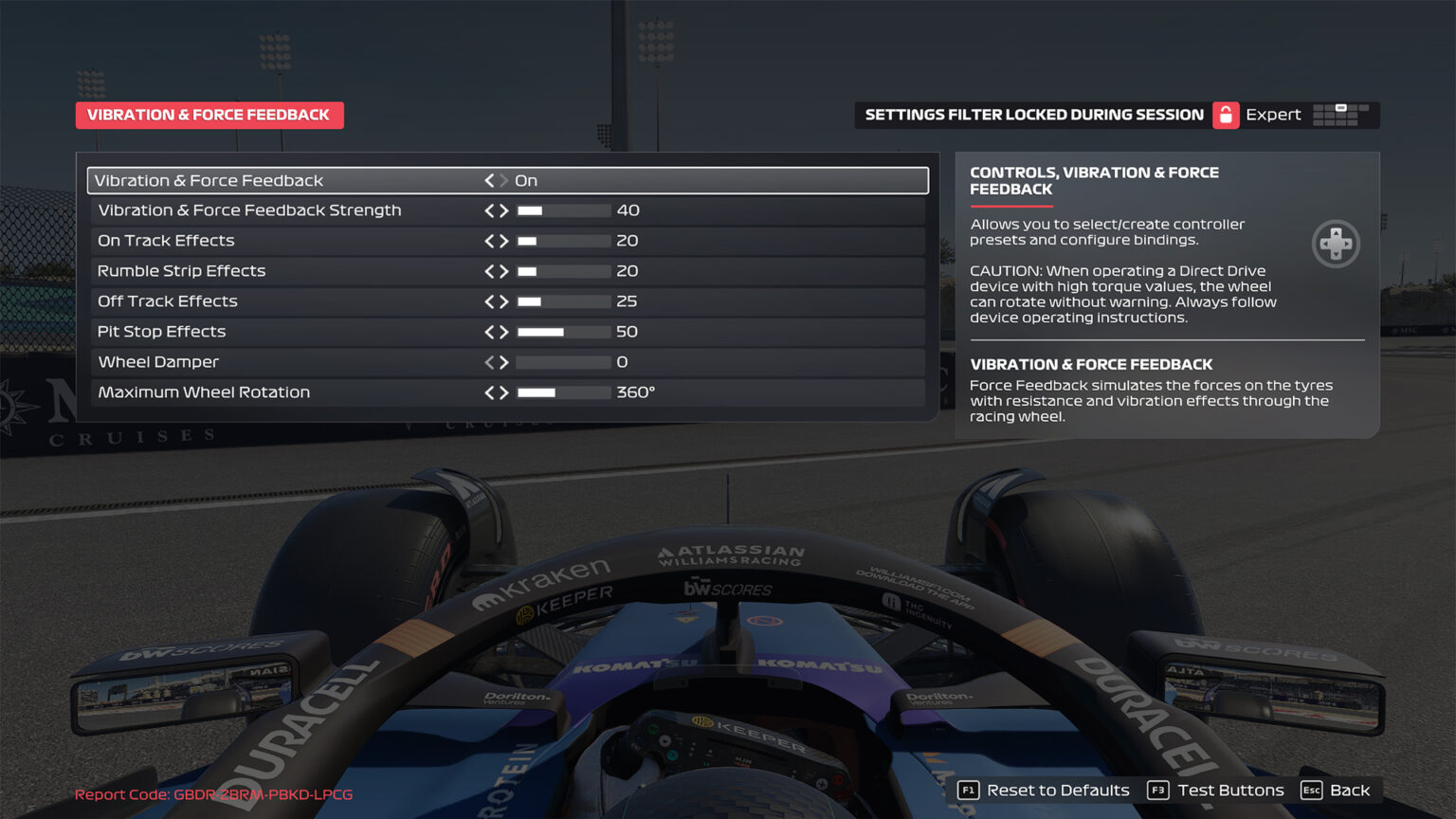The image size is (1456, 819).
Task: Click the Reset to Defaults button
Action: pyautogui.click(x=1057, y=790)
